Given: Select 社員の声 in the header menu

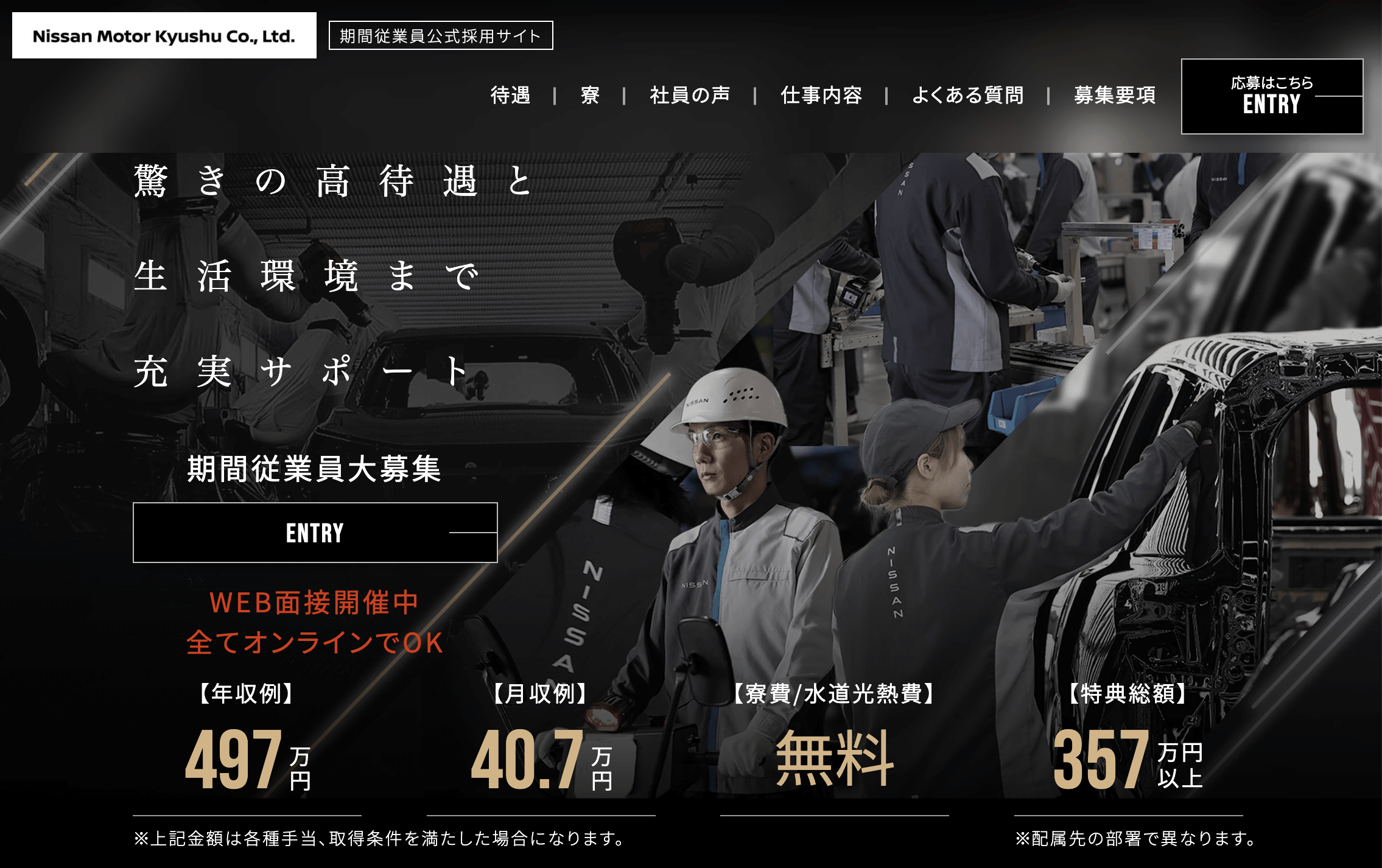Looking at the screenshot, I should coord(690,96).
